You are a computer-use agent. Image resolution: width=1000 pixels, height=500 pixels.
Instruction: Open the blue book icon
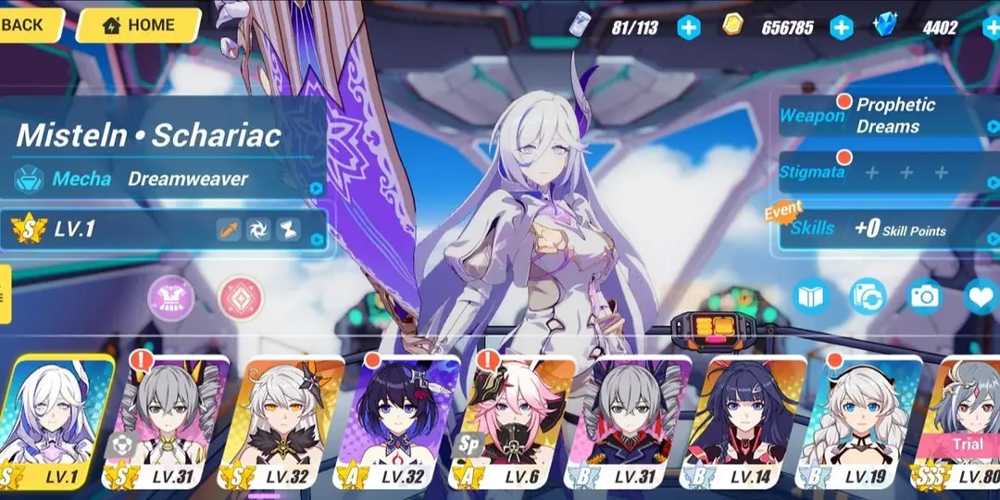click(811, 297)
